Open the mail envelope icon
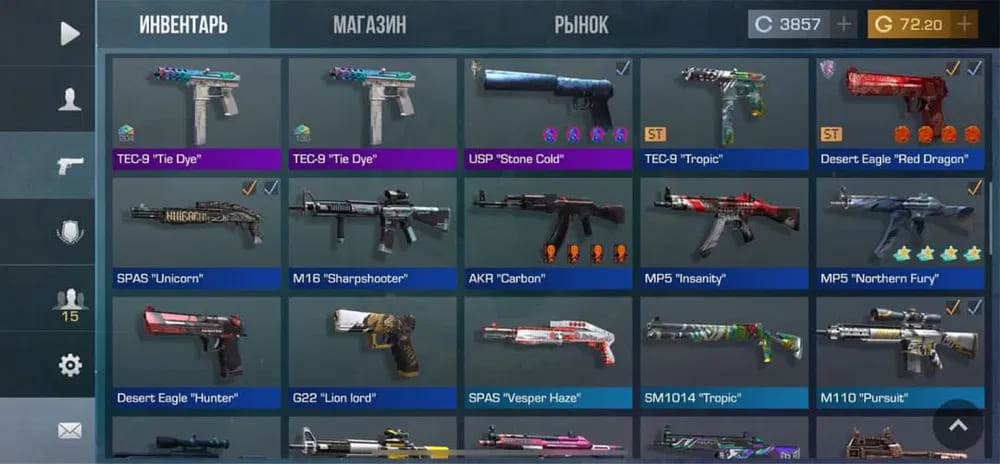Viewport: 1000px width, 464px height. pyautogui.click(x=69, y=431)
